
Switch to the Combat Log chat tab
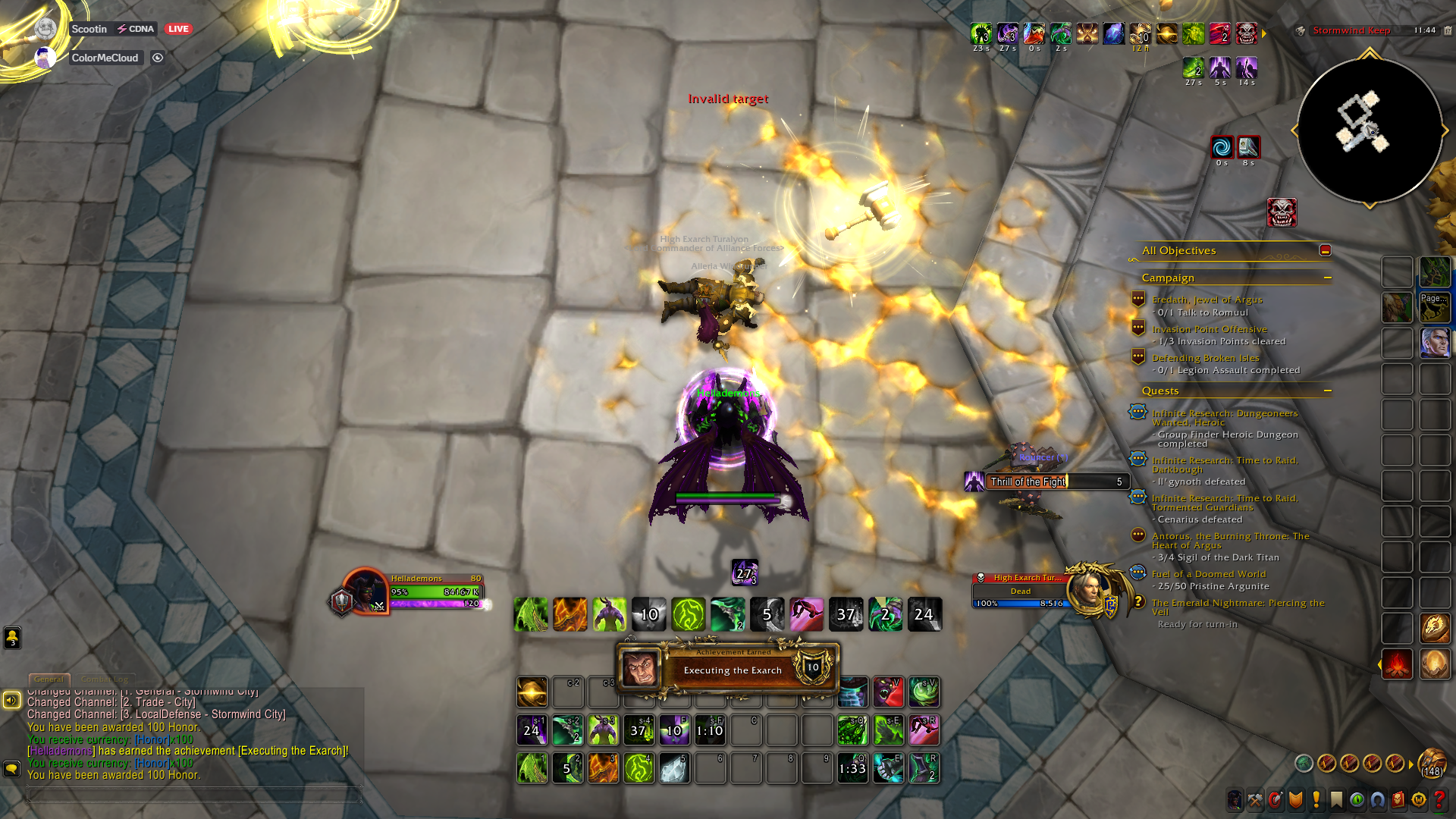tap(105, 679)
